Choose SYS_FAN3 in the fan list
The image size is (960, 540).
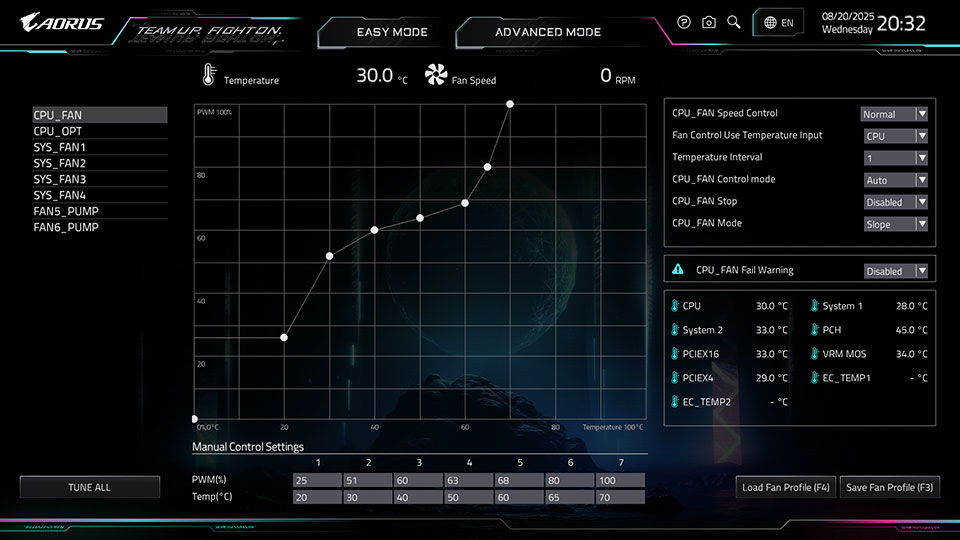(60, 179)
